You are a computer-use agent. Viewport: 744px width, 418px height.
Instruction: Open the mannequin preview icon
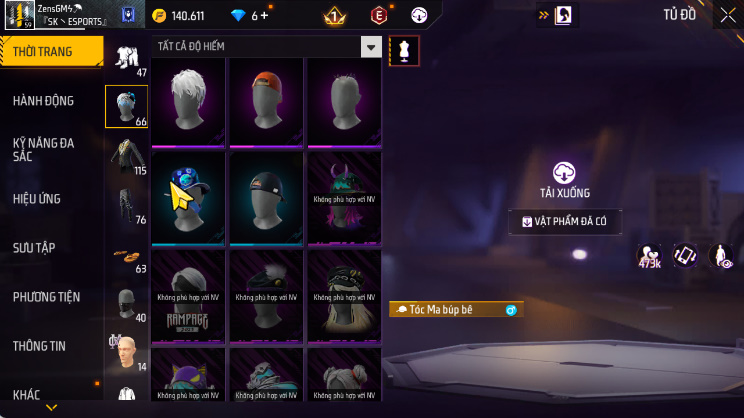404,51
